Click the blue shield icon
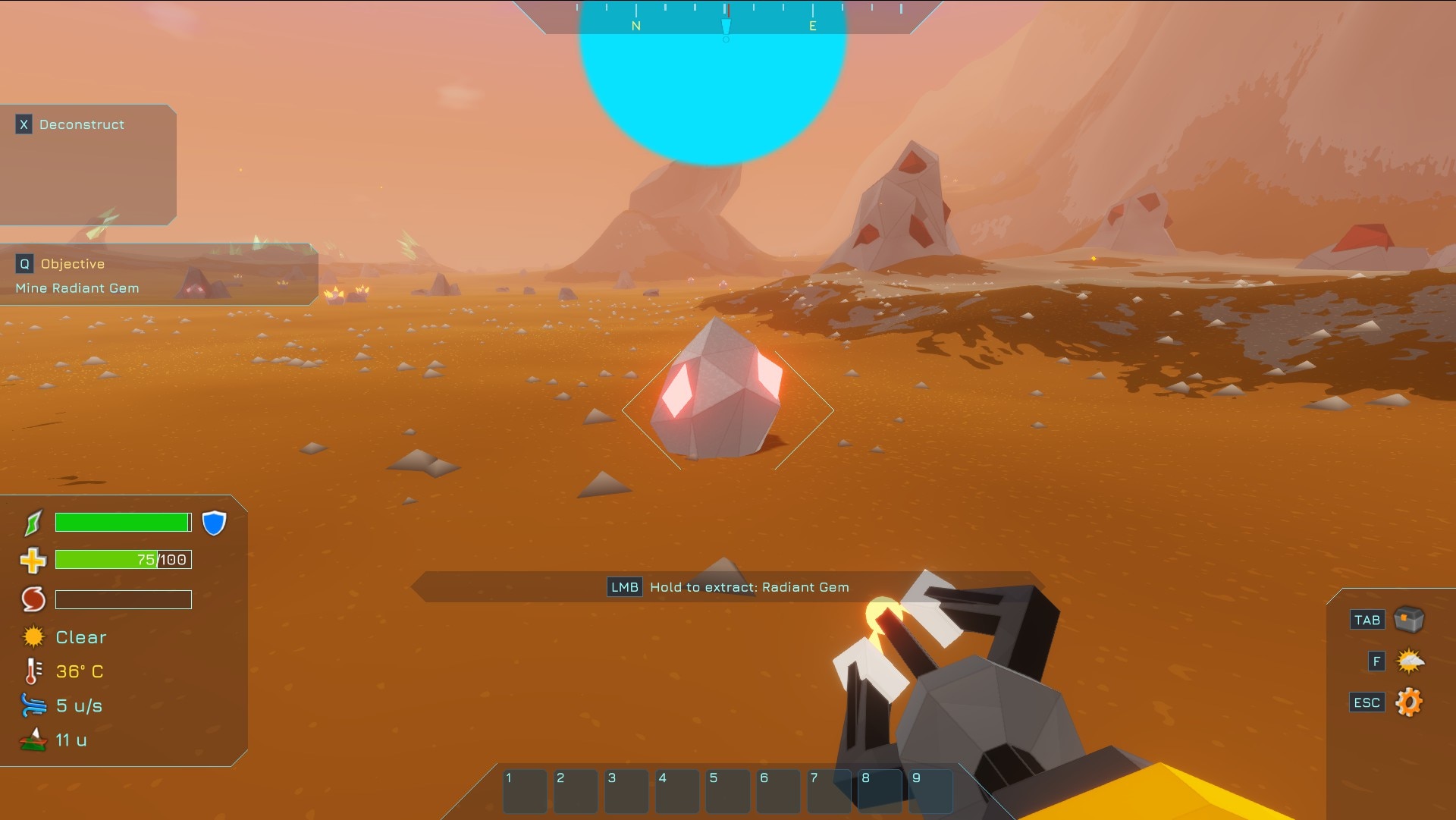This screenshot has width=1456, height=820. pyautogui.click(x=215, y=523)
